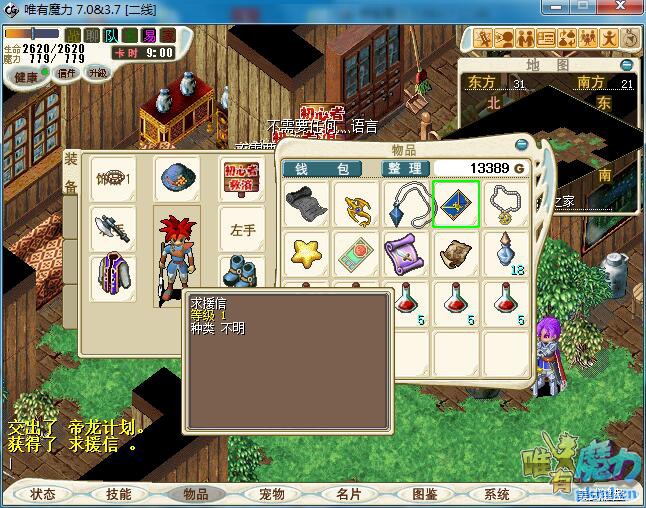This screenshot has width=646, height=508.
Task: Select the golden dragon item slot
Action: [x=356, y=204]
